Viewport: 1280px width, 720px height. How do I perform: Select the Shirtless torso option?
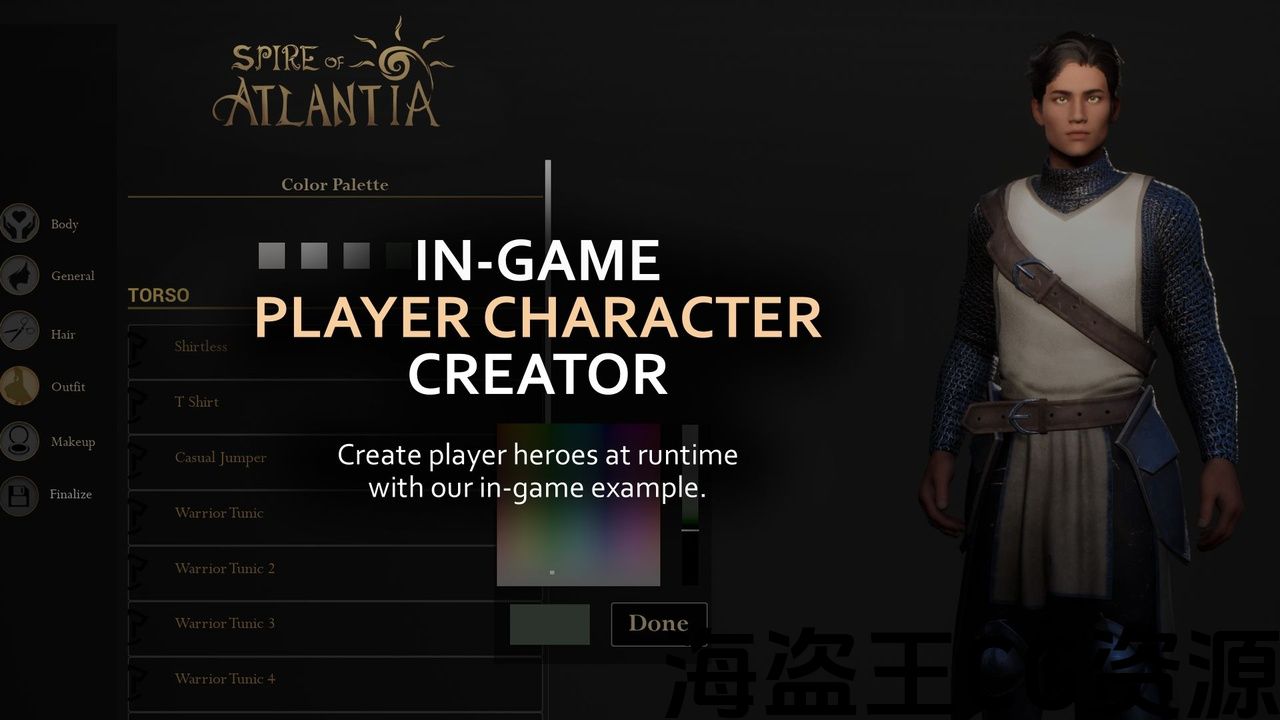200,346
